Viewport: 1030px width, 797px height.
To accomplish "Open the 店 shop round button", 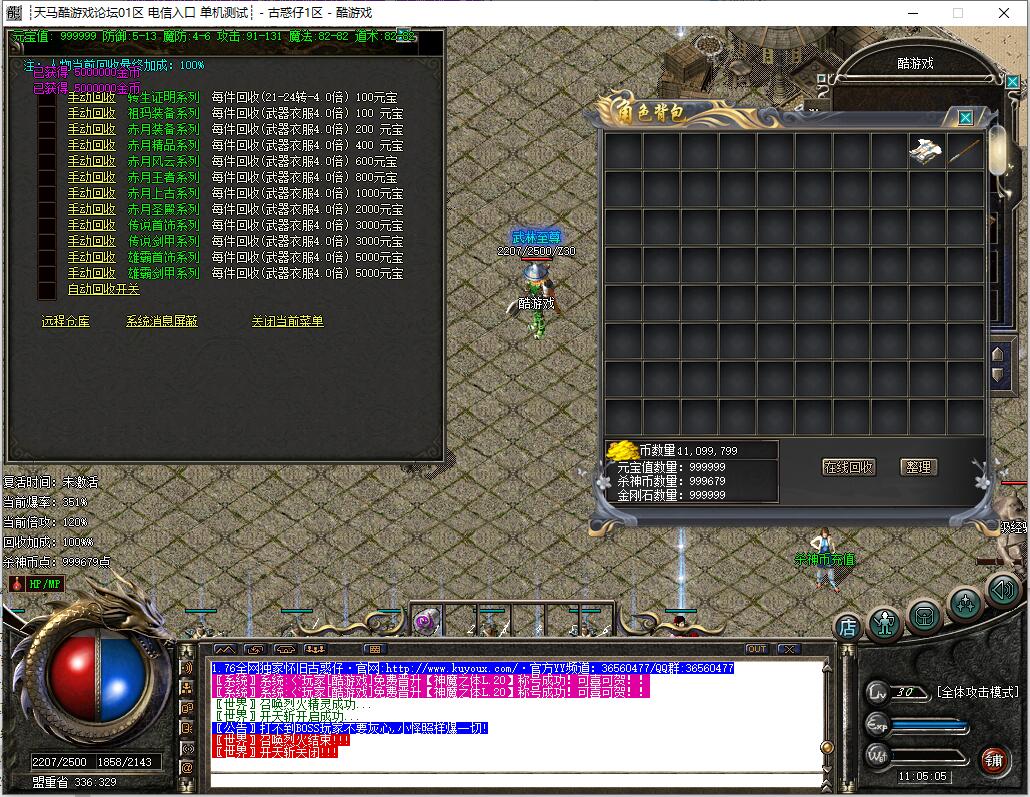I will 847,627.
